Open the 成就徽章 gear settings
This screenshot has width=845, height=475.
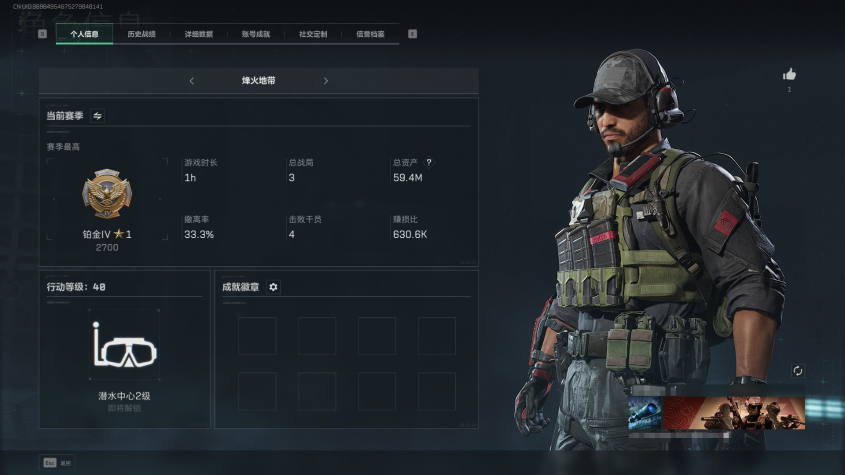point(273,287)
